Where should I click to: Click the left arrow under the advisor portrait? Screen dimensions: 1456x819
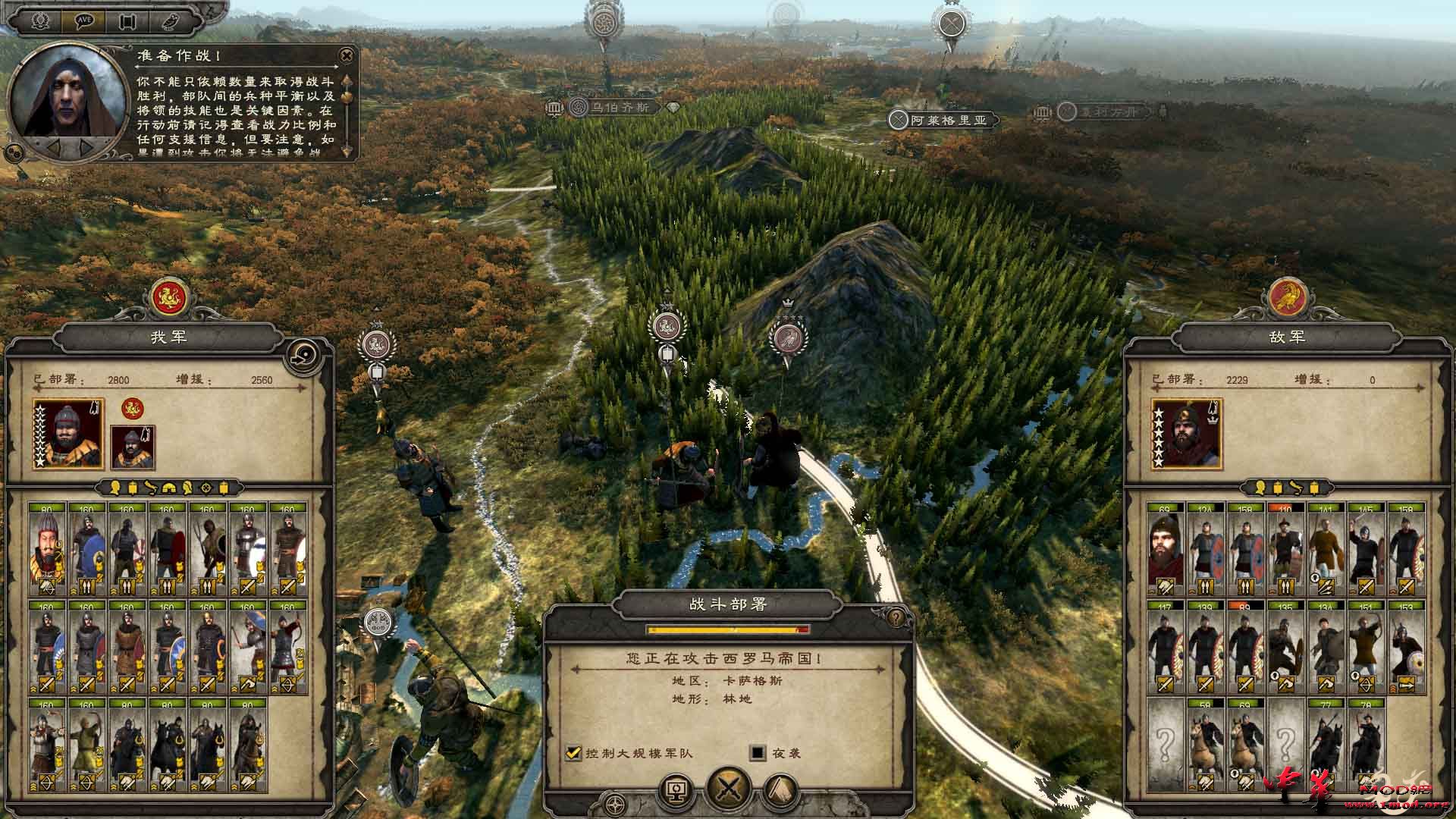[55, 148]
